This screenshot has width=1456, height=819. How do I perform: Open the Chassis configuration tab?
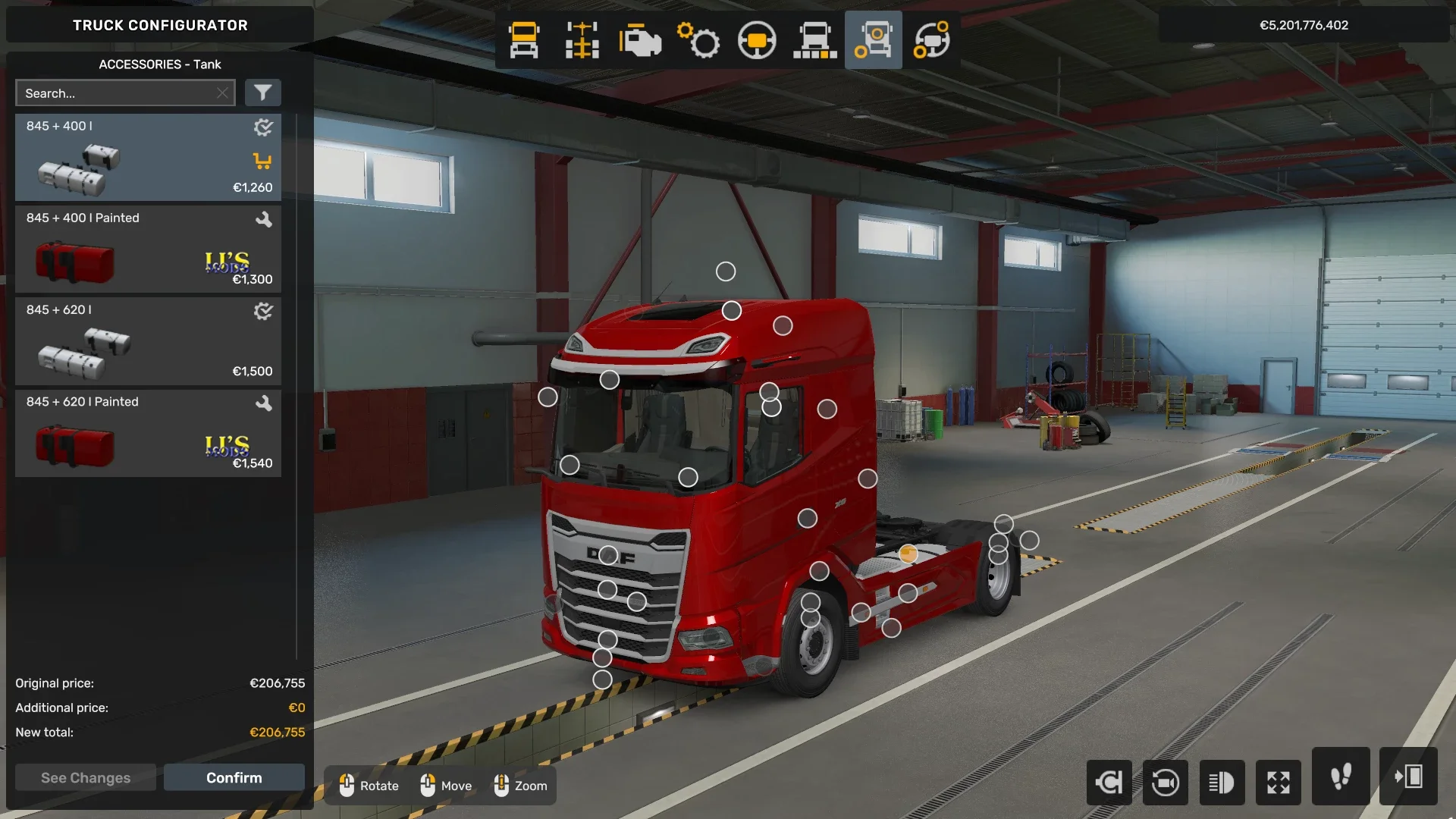[581, 40]
